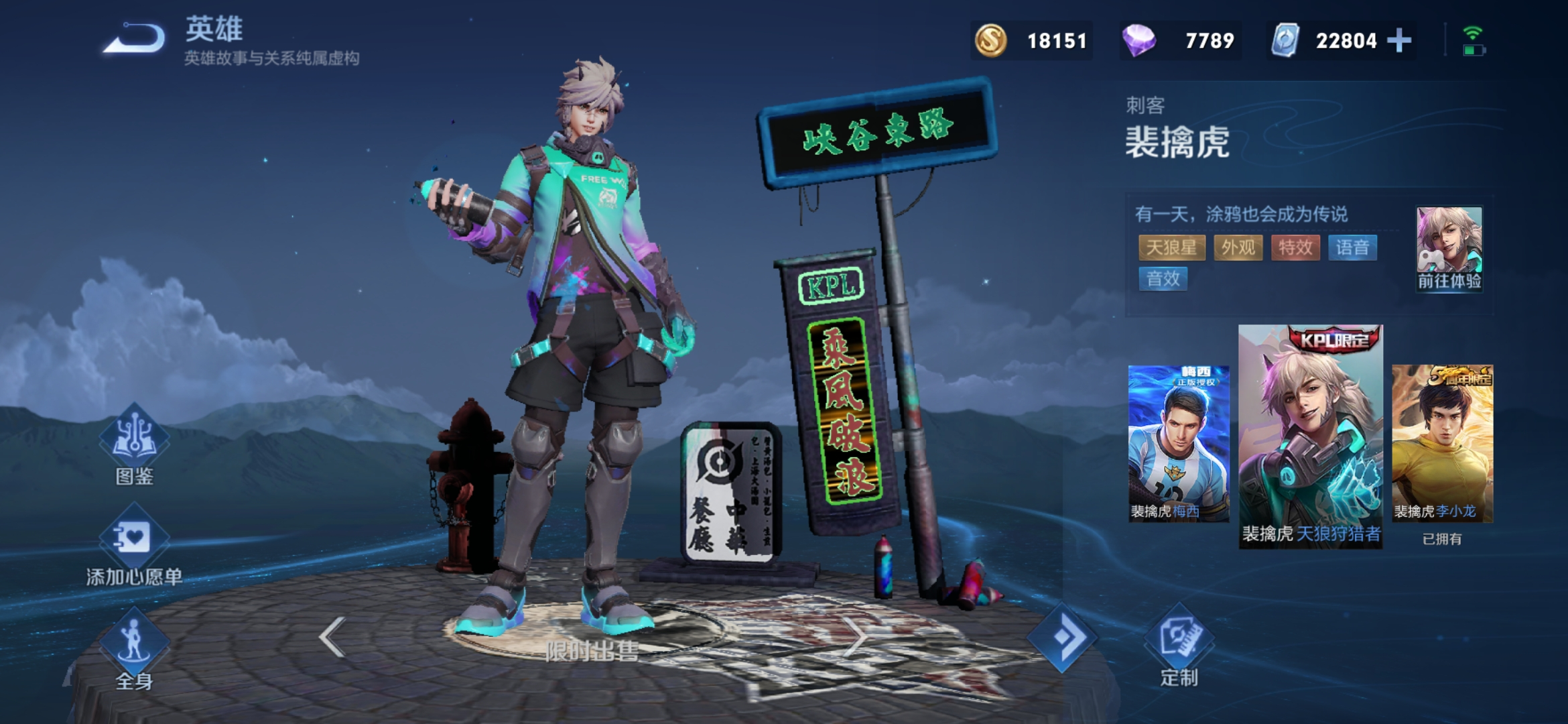Select the 梅西 skin thumbnail
Image resolution: width=1568 pixels, height=724 pixels.
(1179, 443)
